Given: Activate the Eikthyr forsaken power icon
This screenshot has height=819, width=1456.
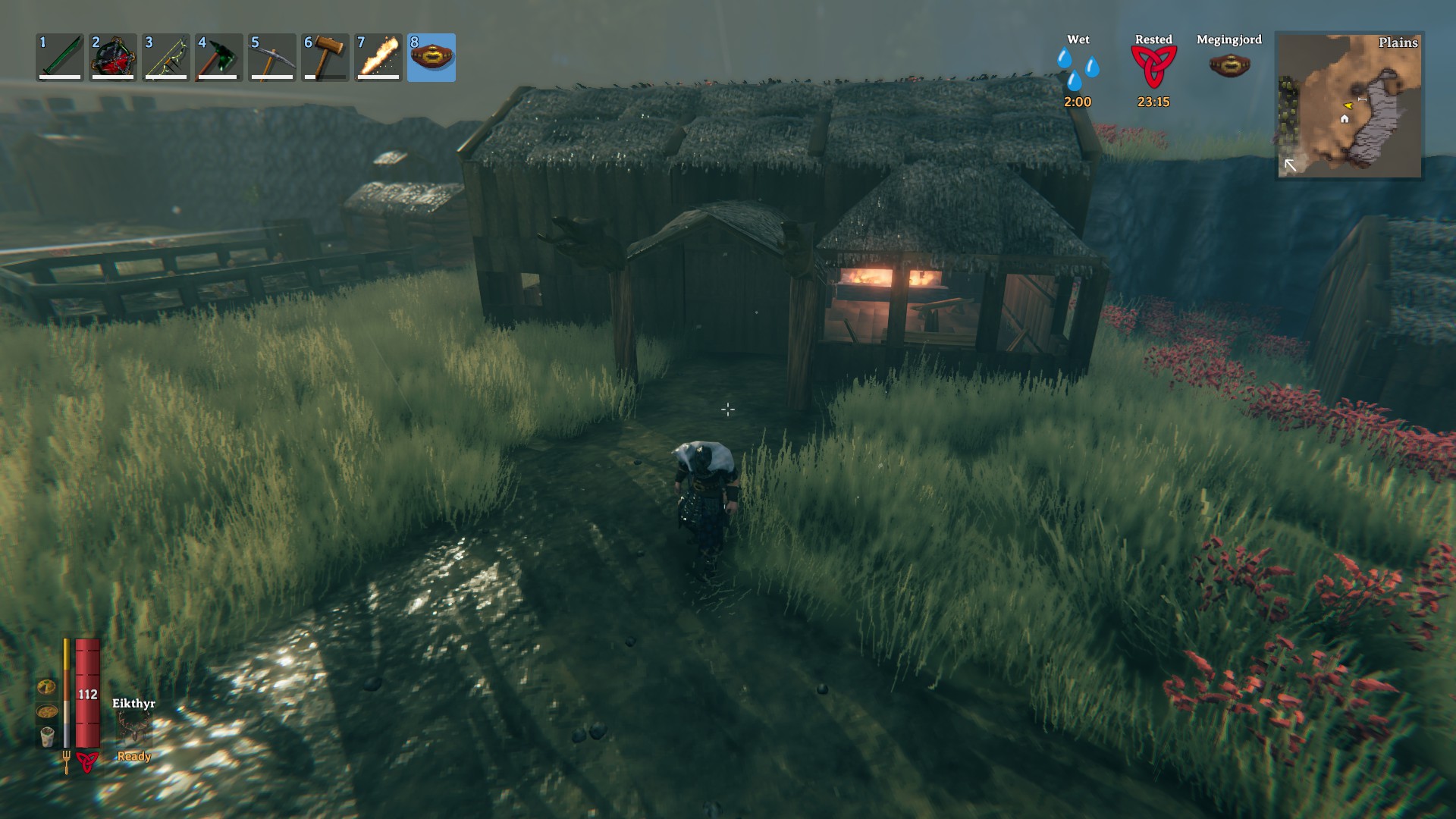Looking at the screenshot, I should pos(134,728).
